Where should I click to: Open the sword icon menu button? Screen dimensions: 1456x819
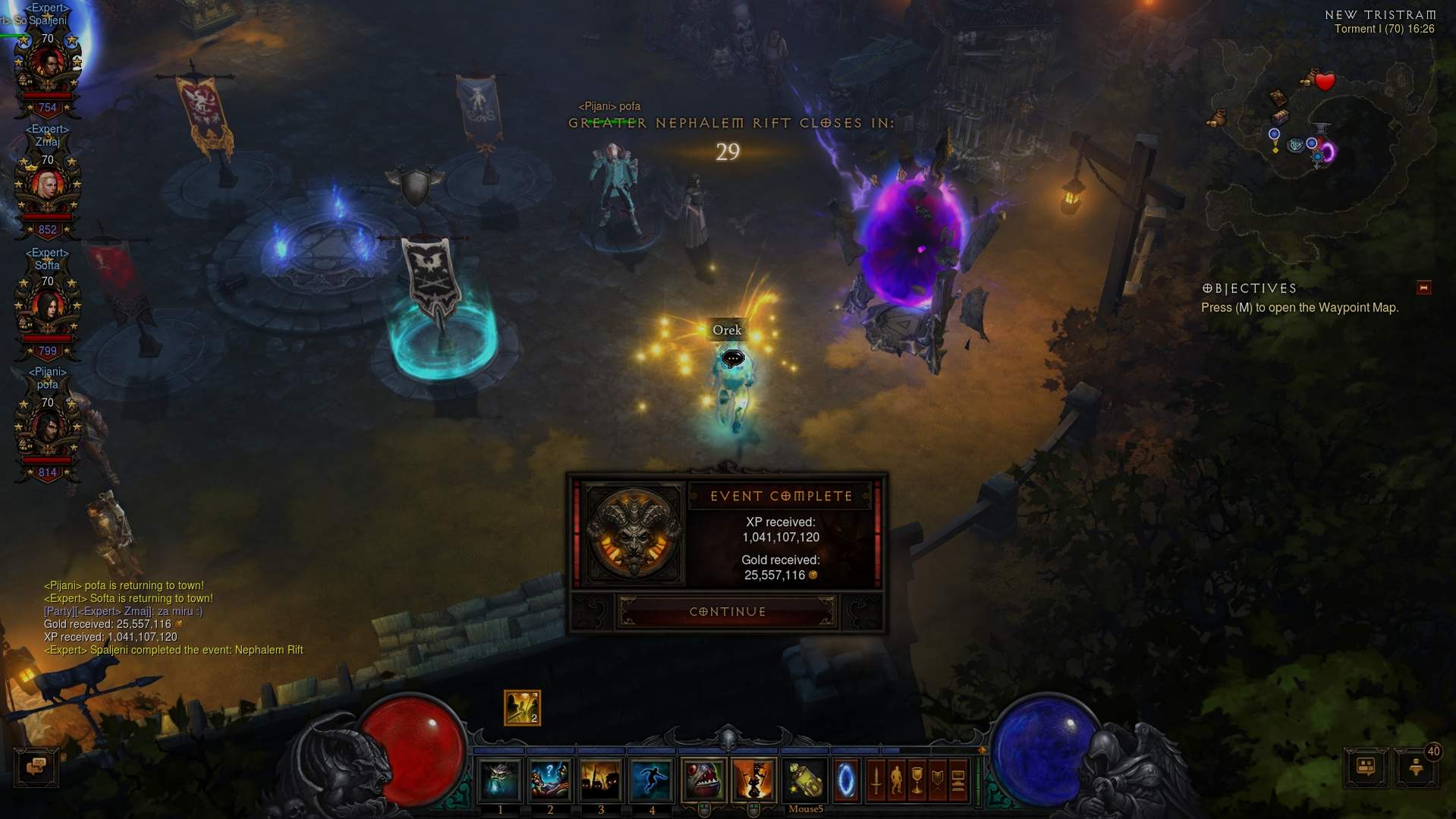[876, 780]
